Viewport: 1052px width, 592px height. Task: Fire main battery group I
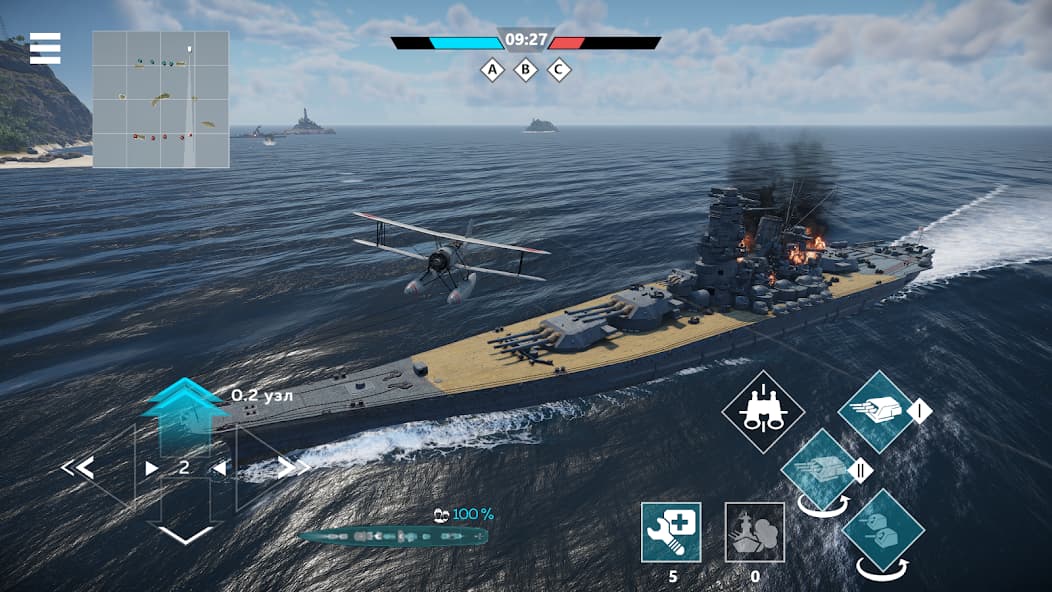tap(876, 411)
